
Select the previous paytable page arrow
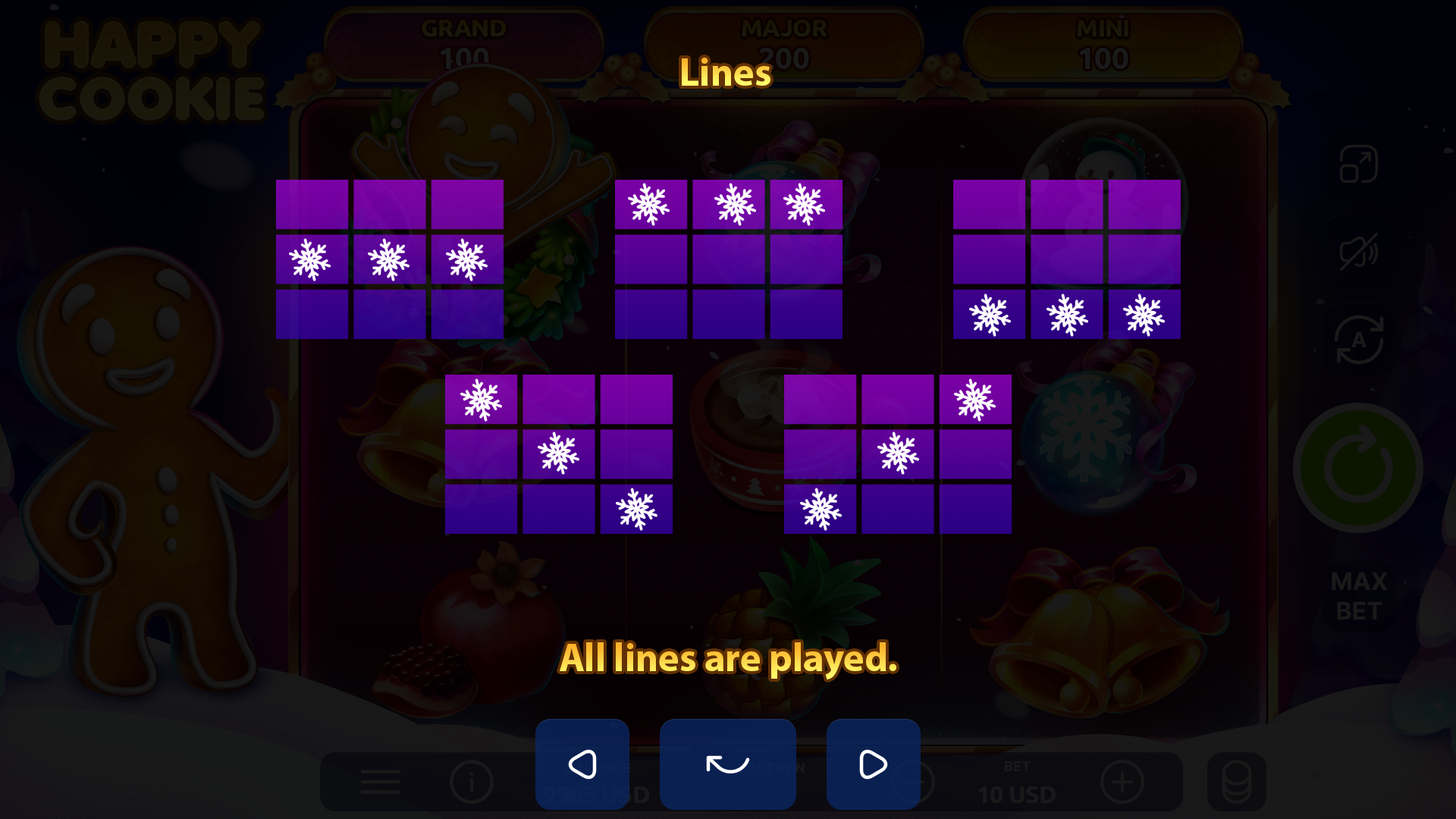coord(582,764)
